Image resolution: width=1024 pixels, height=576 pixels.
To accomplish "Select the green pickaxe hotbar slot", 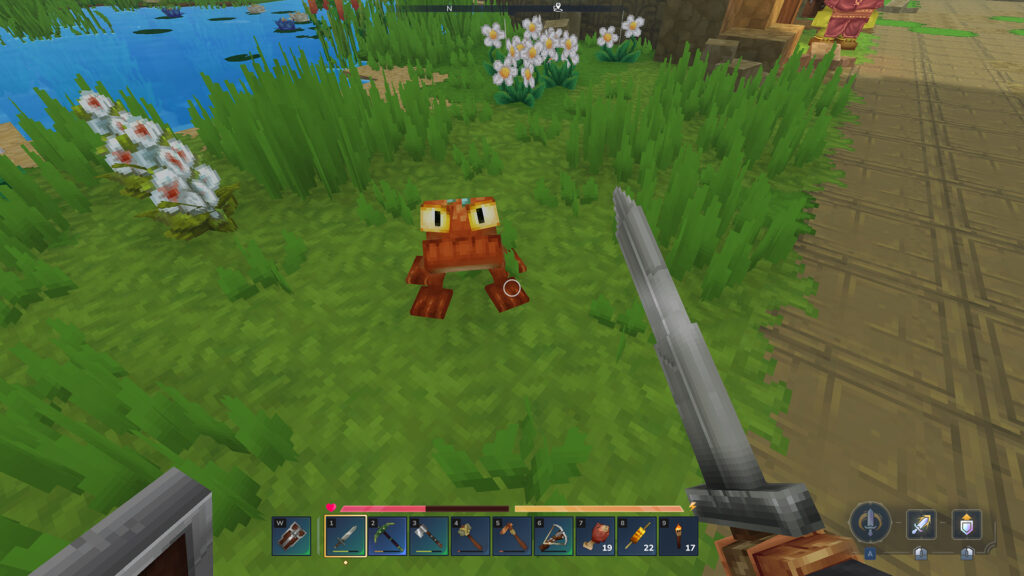I will 386,536.
